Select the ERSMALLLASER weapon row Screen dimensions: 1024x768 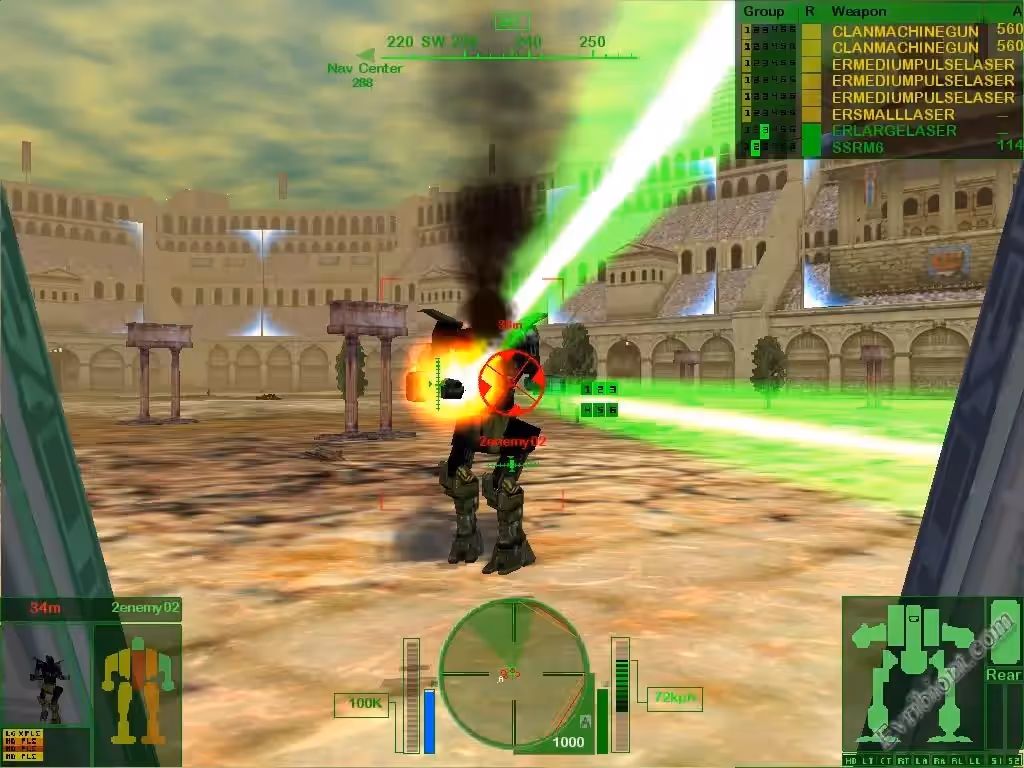(x=879, y=115)
